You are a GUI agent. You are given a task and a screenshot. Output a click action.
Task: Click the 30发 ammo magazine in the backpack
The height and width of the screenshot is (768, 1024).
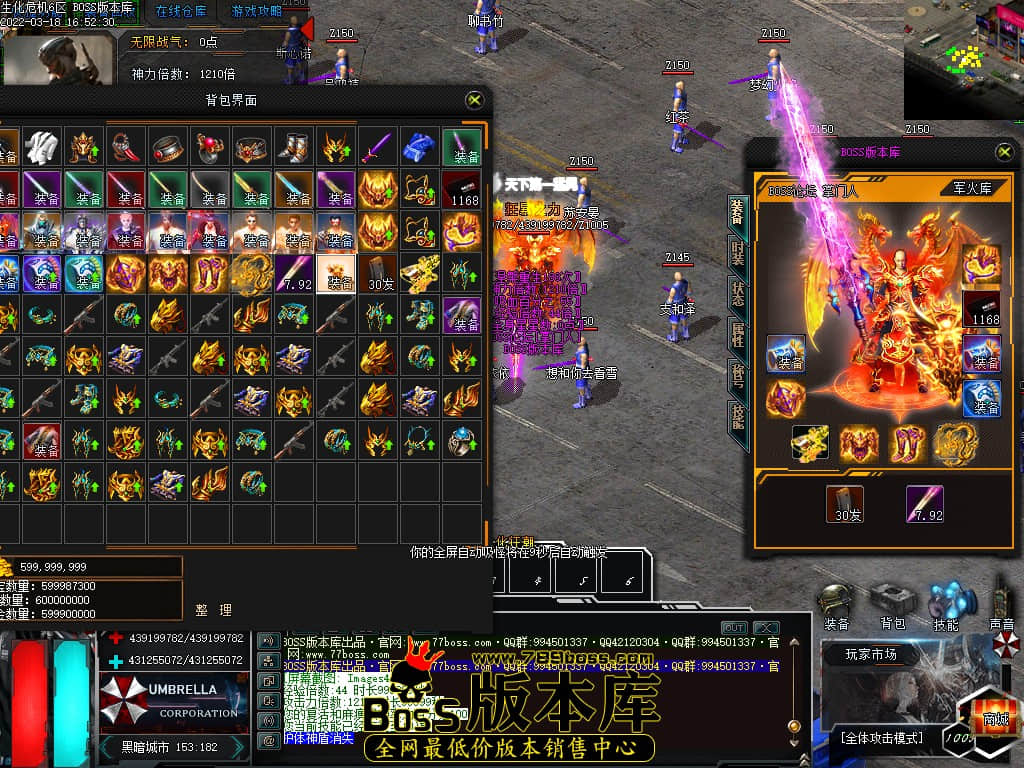[380, 273]
